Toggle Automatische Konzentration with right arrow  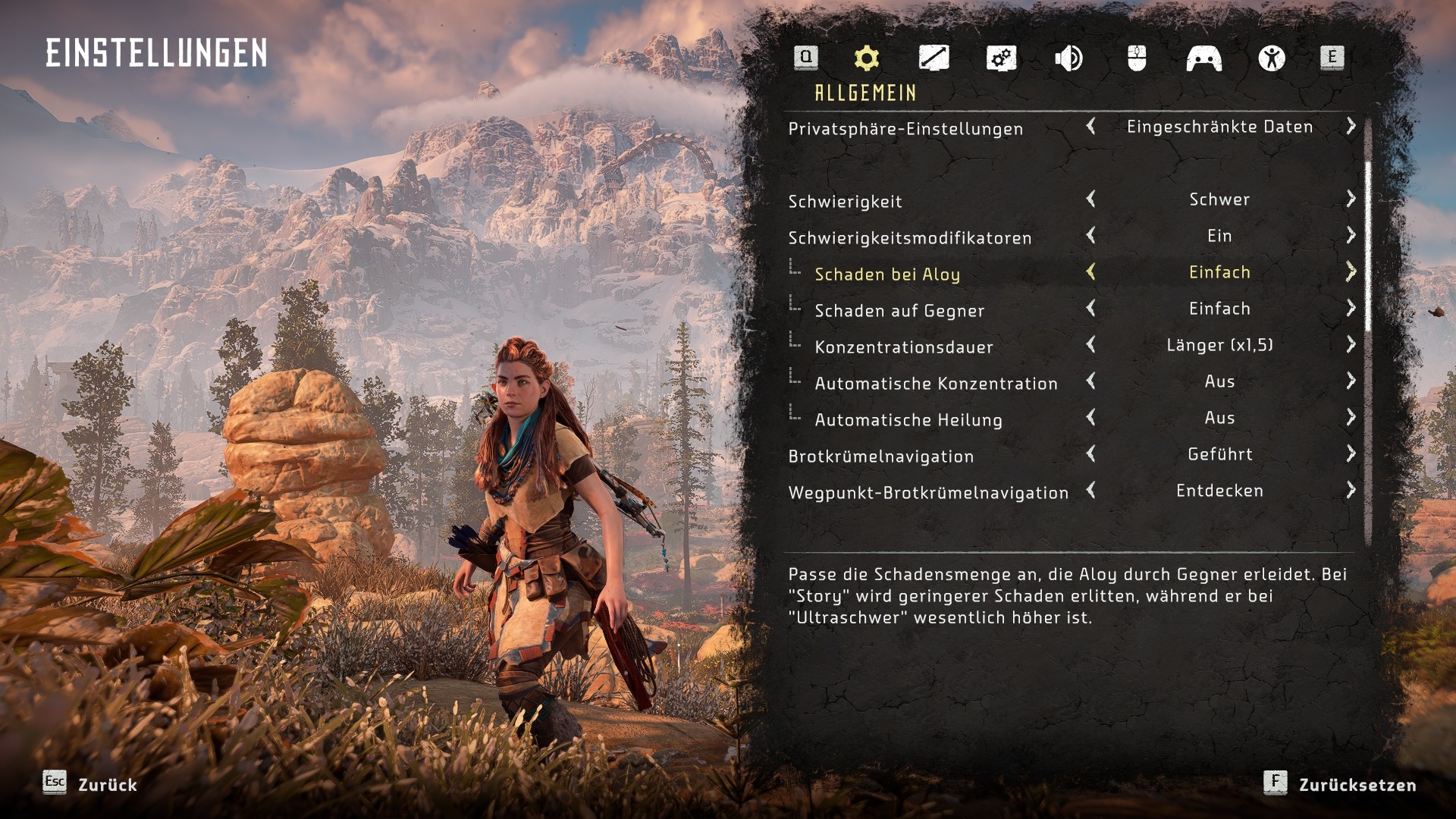click(1351, 381)
